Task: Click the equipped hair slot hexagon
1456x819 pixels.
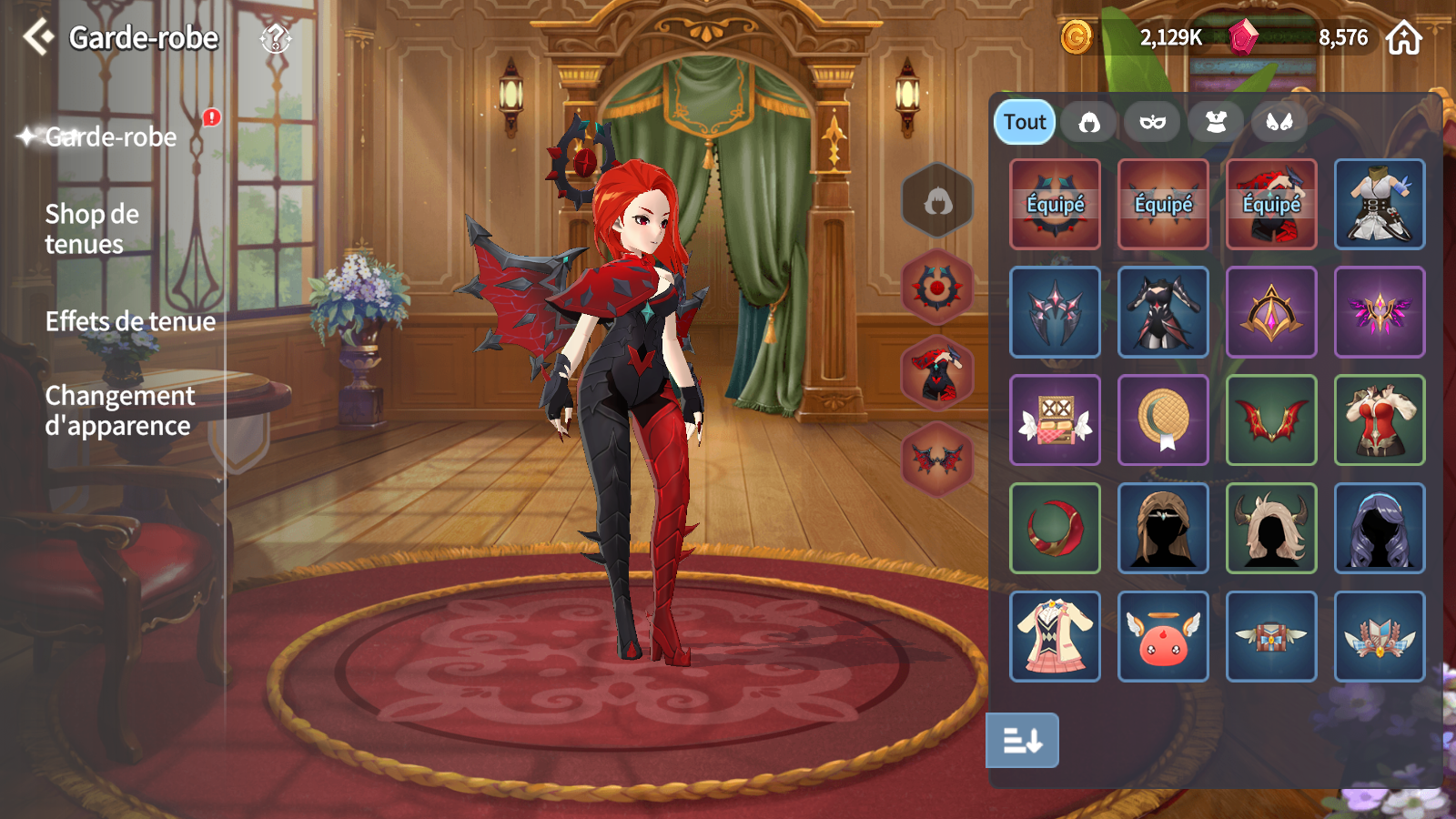Action: click(937, 200)
